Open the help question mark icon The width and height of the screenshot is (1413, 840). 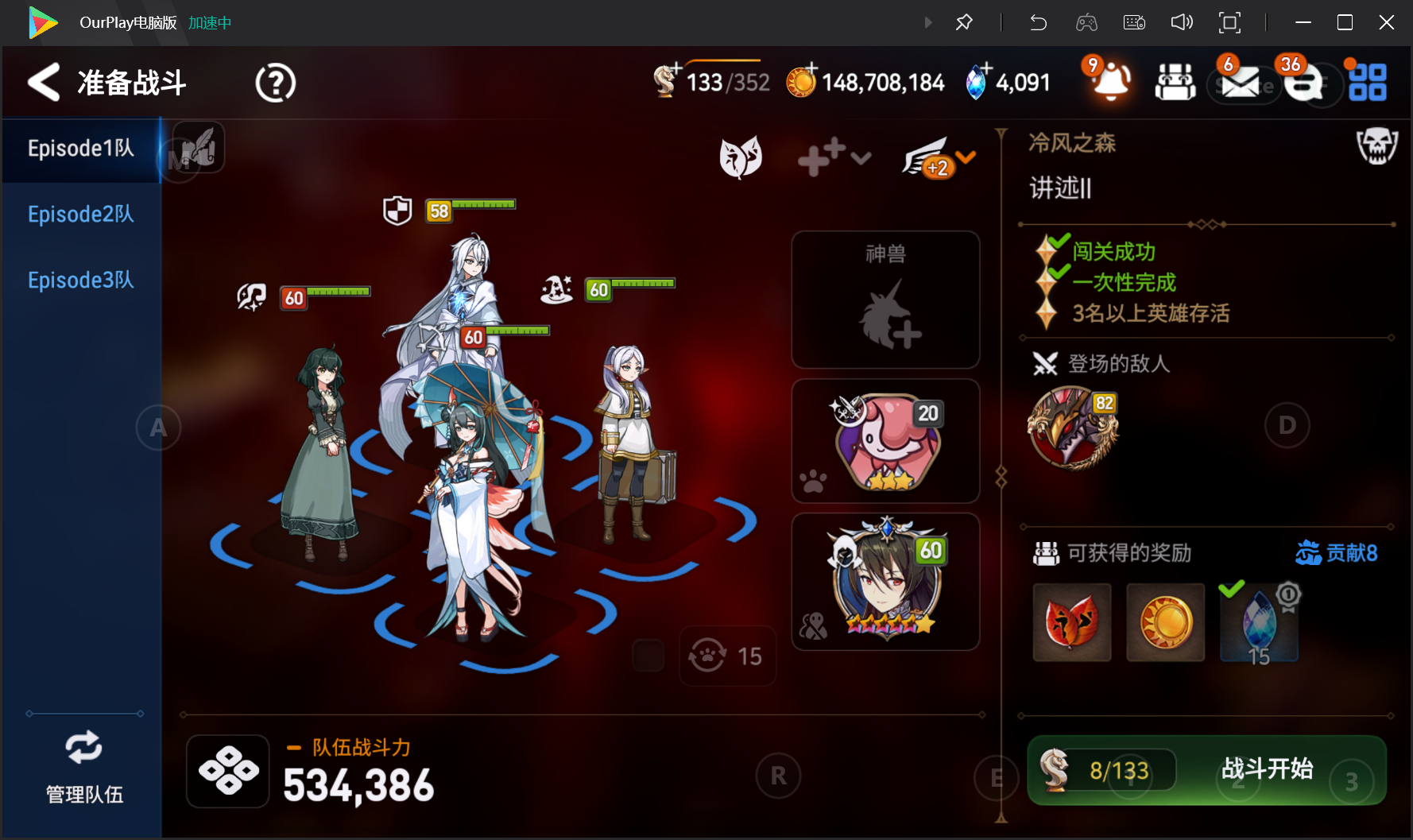click(274, 83)
